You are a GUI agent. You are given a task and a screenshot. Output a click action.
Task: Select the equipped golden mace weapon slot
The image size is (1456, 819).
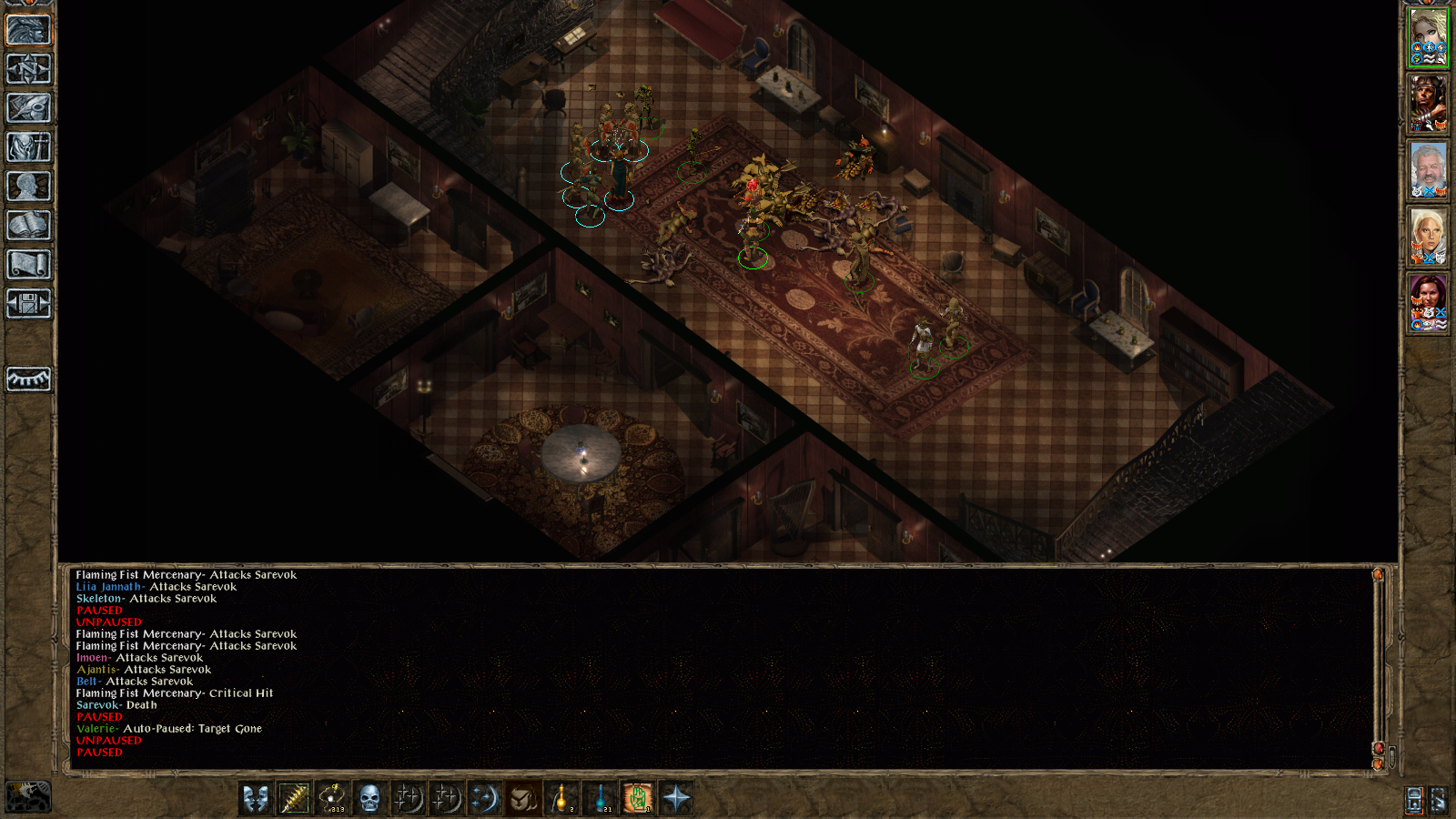[x=294, y=799]
